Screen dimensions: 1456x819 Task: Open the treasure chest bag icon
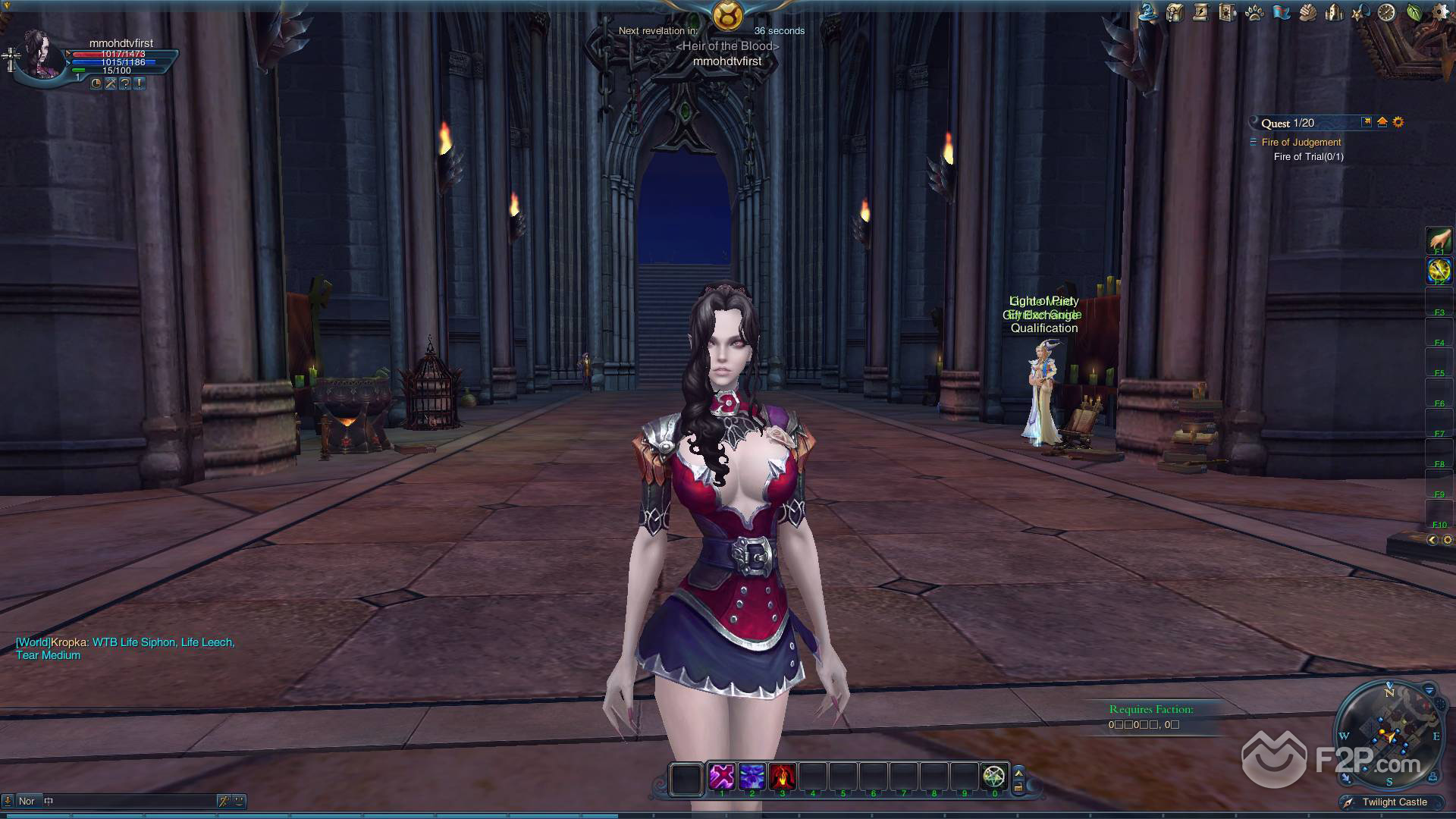coord(1175,12)
